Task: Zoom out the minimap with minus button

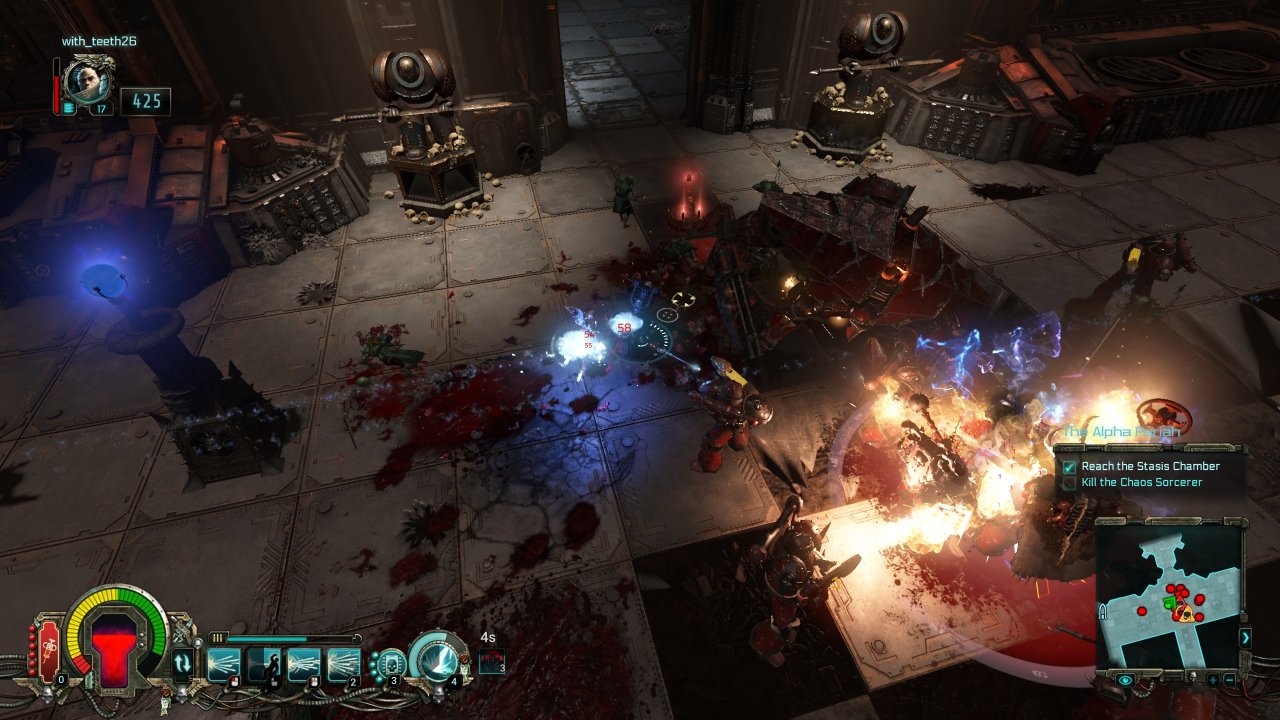Action: [x=1228, y=680]
